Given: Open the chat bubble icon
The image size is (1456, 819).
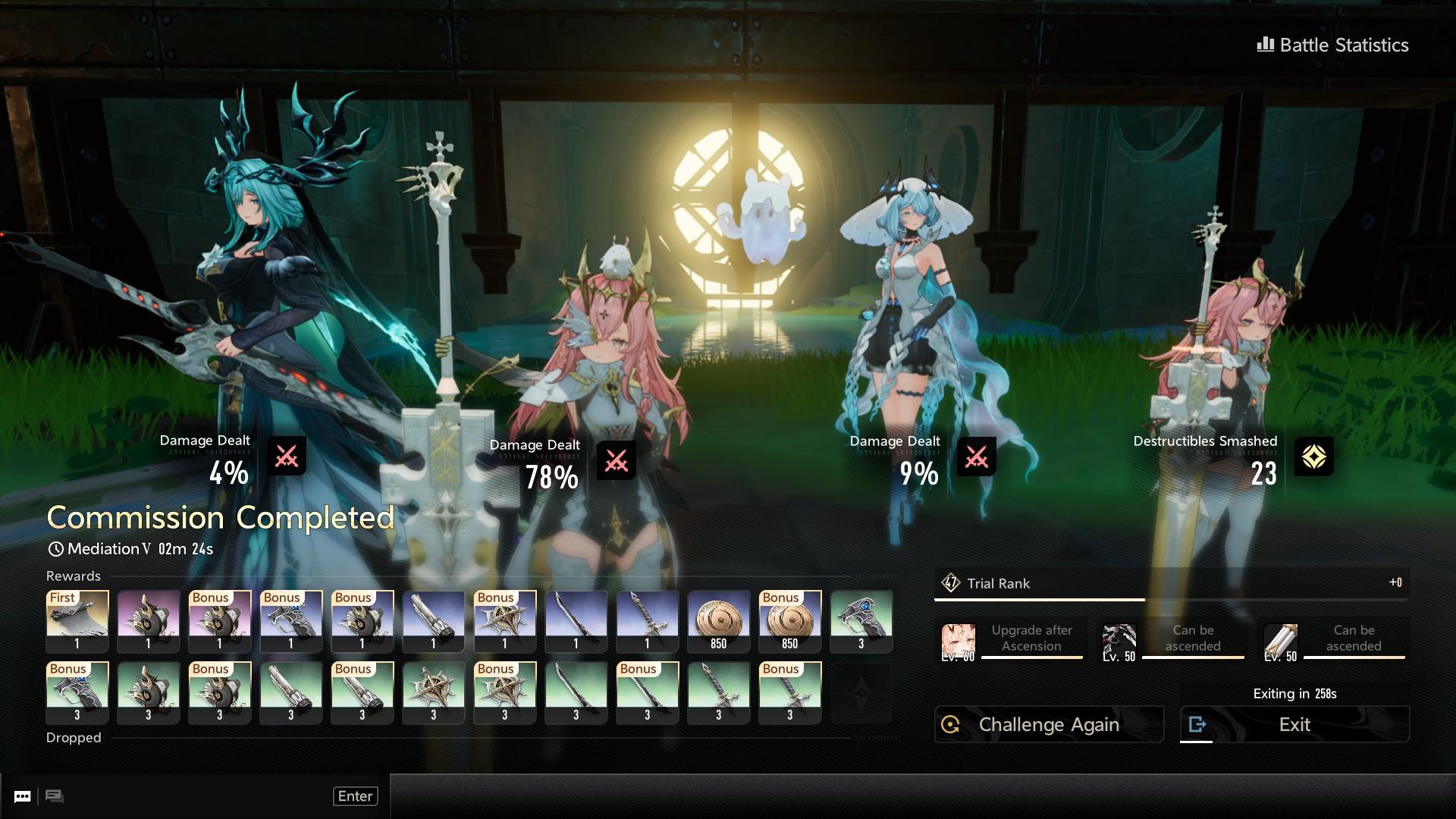Looking at the screenshot, I should click(x=23, y=796).
